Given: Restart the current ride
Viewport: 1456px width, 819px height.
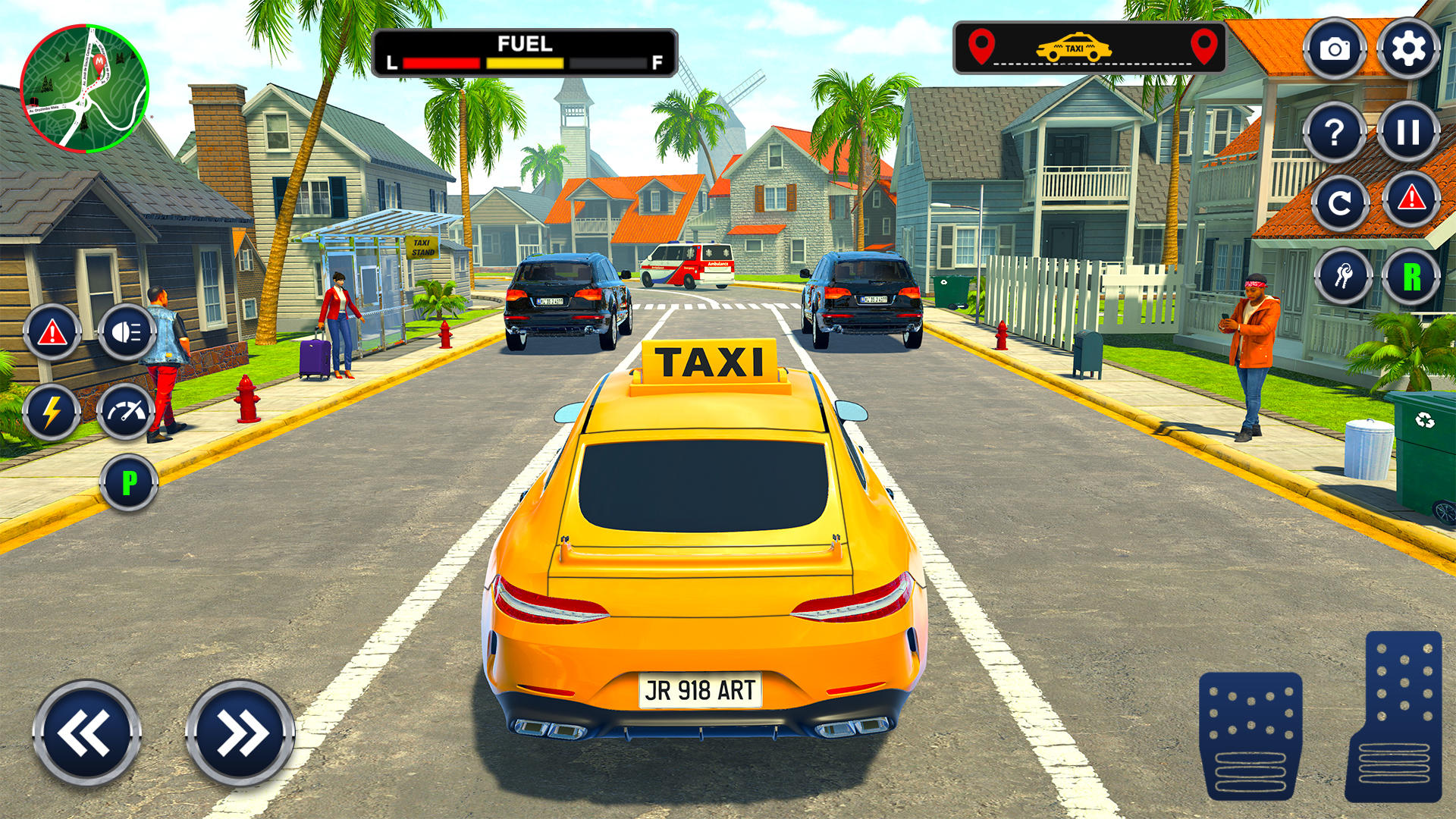Looking at the screenshot, I should pyautogui.click(x=1339, y=202).
